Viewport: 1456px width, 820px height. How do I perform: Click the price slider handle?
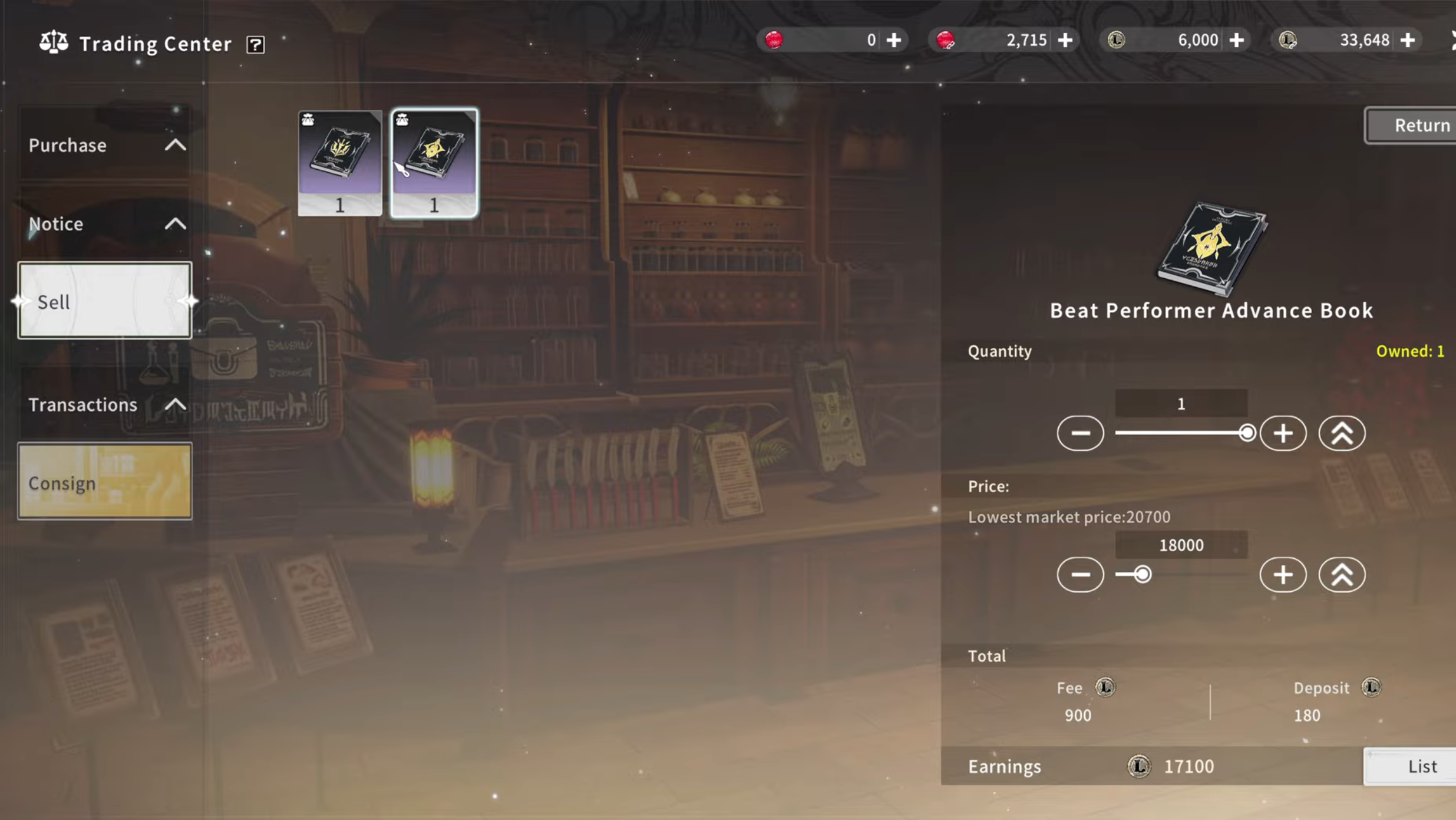click(1142, 575)
